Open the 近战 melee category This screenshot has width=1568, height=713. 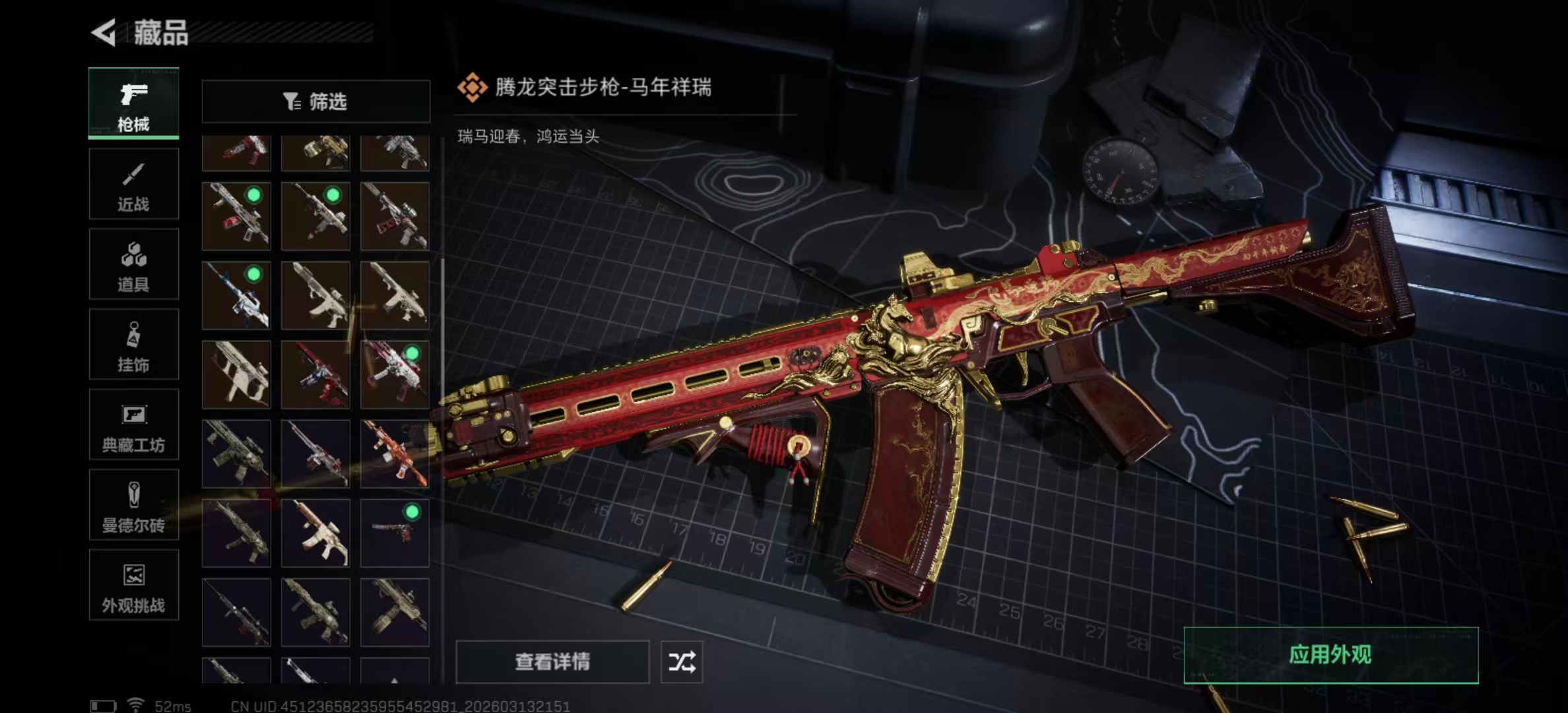pyautogui.click(x=133, y=184)
